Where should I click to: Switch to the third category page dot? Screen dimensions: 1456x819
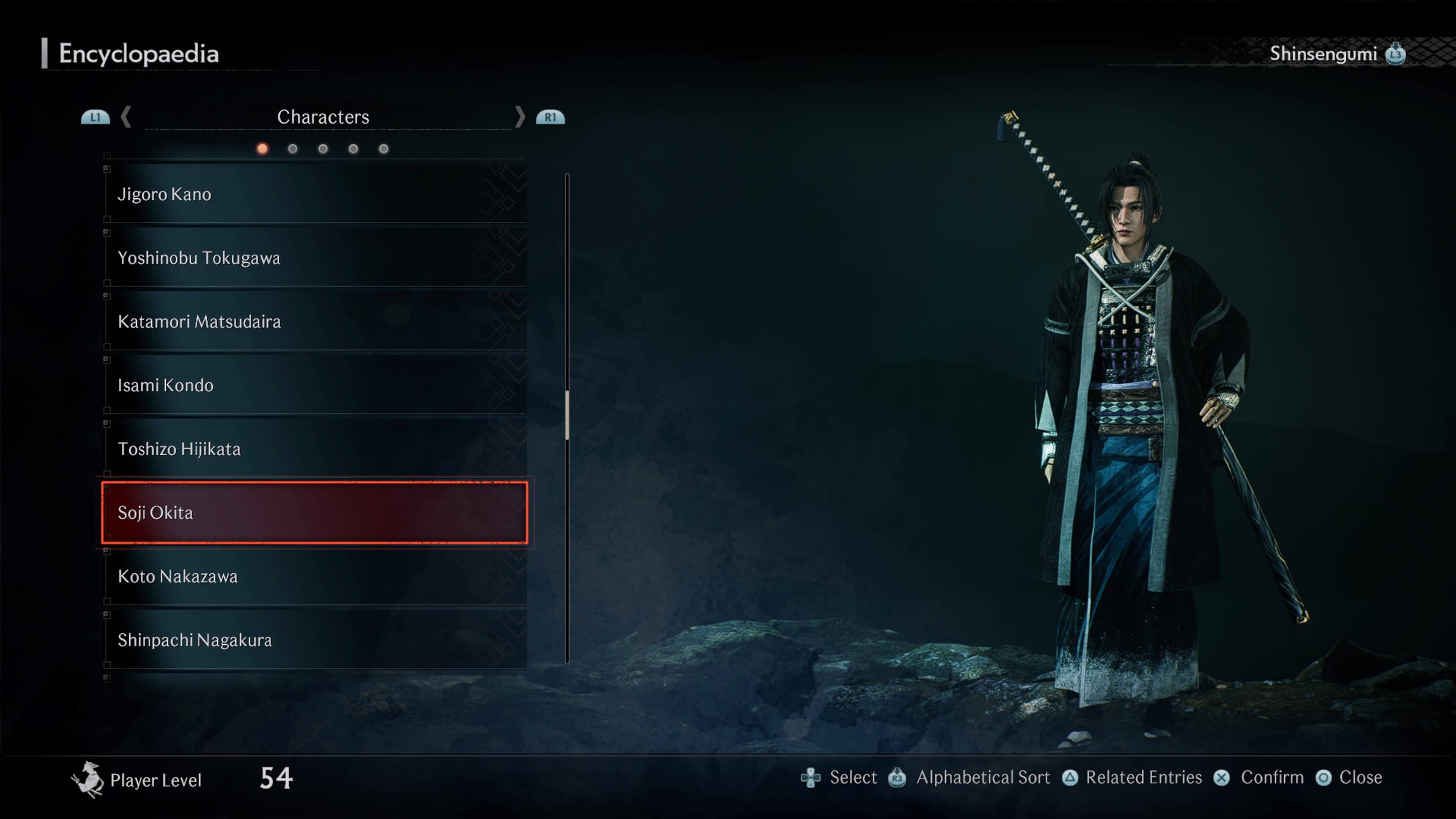click(323, 149)
